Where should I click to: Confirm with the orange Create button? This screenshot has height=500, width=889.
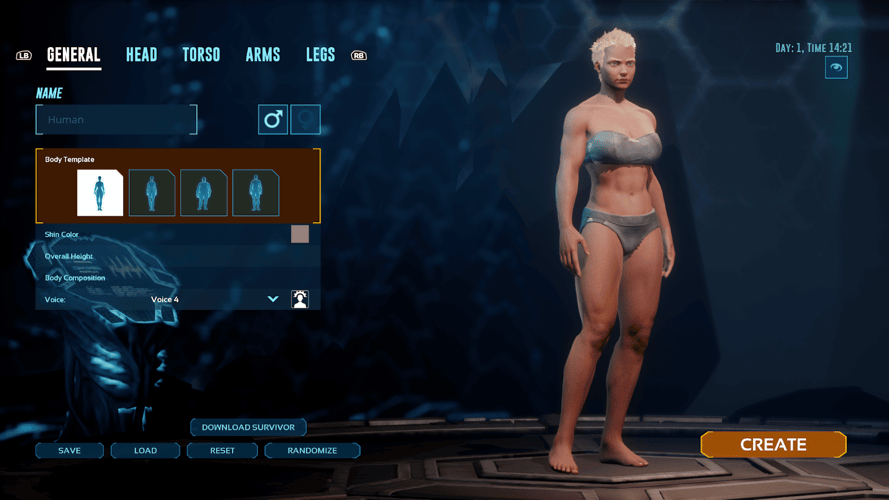(x=773, y=445)
